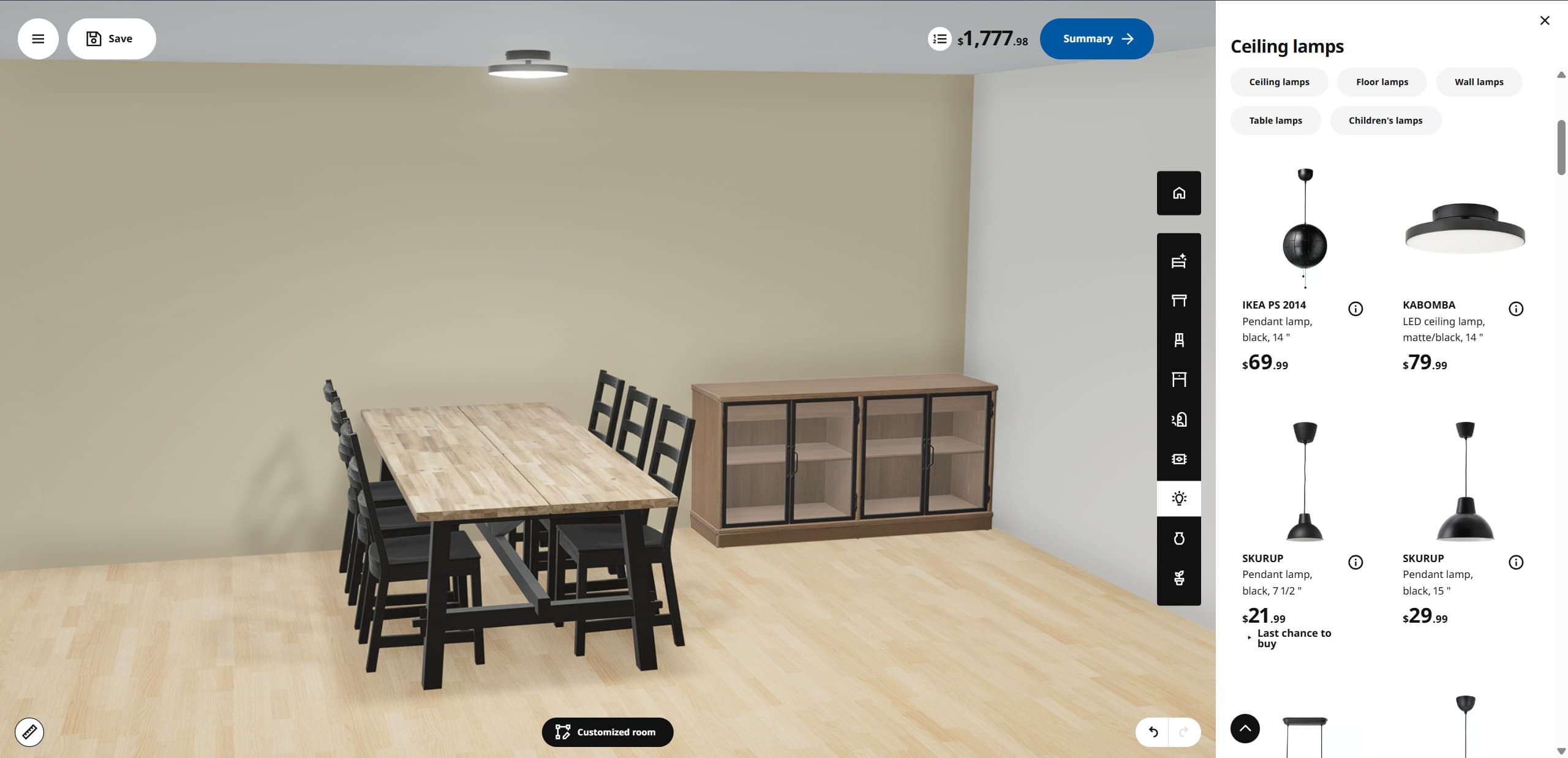Switch to the Wall lamps category
1568x758 pixels.
point(1479,81)
